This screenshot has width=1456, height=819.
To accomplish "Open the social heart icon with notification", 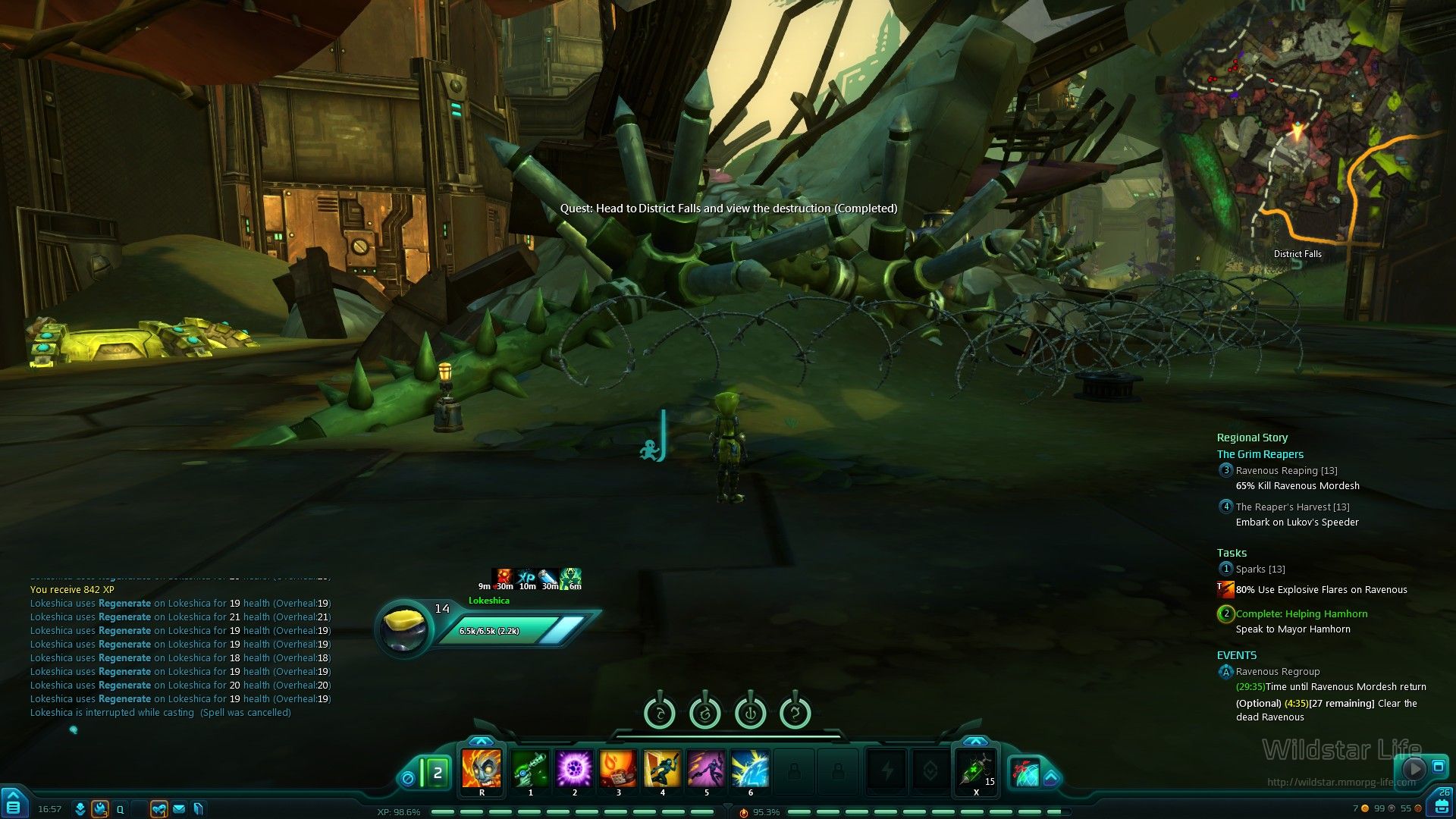I will click(x=158, y=809).
